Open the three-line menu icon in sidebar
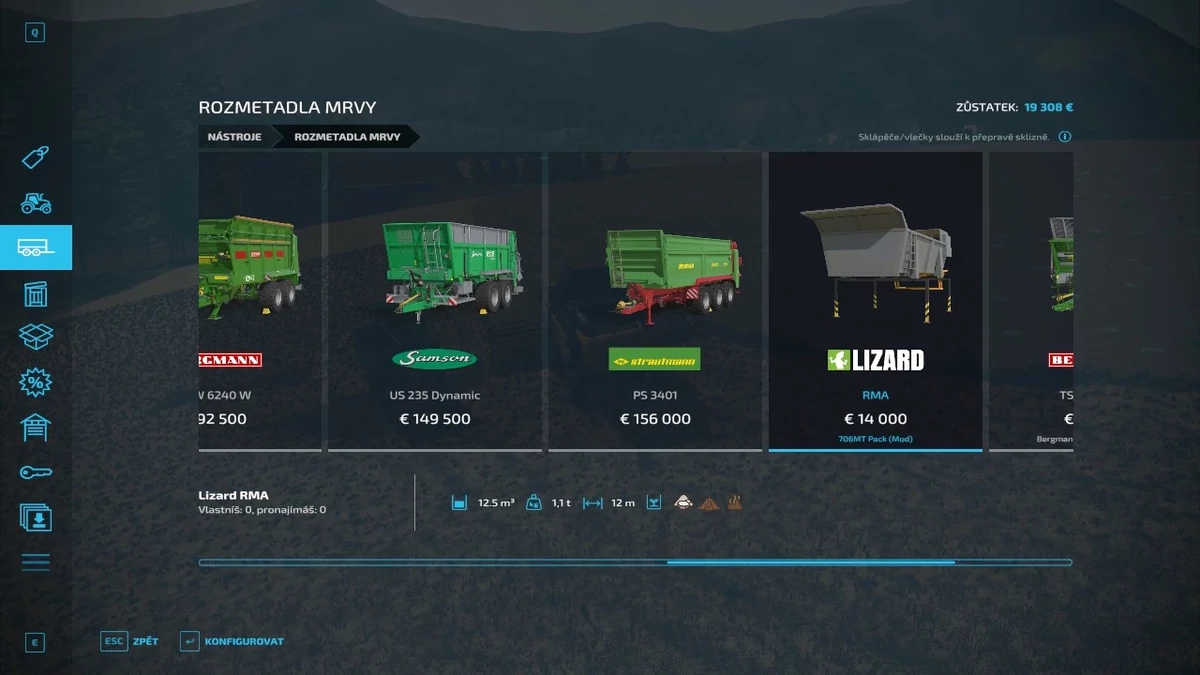 tap(36, 561)
